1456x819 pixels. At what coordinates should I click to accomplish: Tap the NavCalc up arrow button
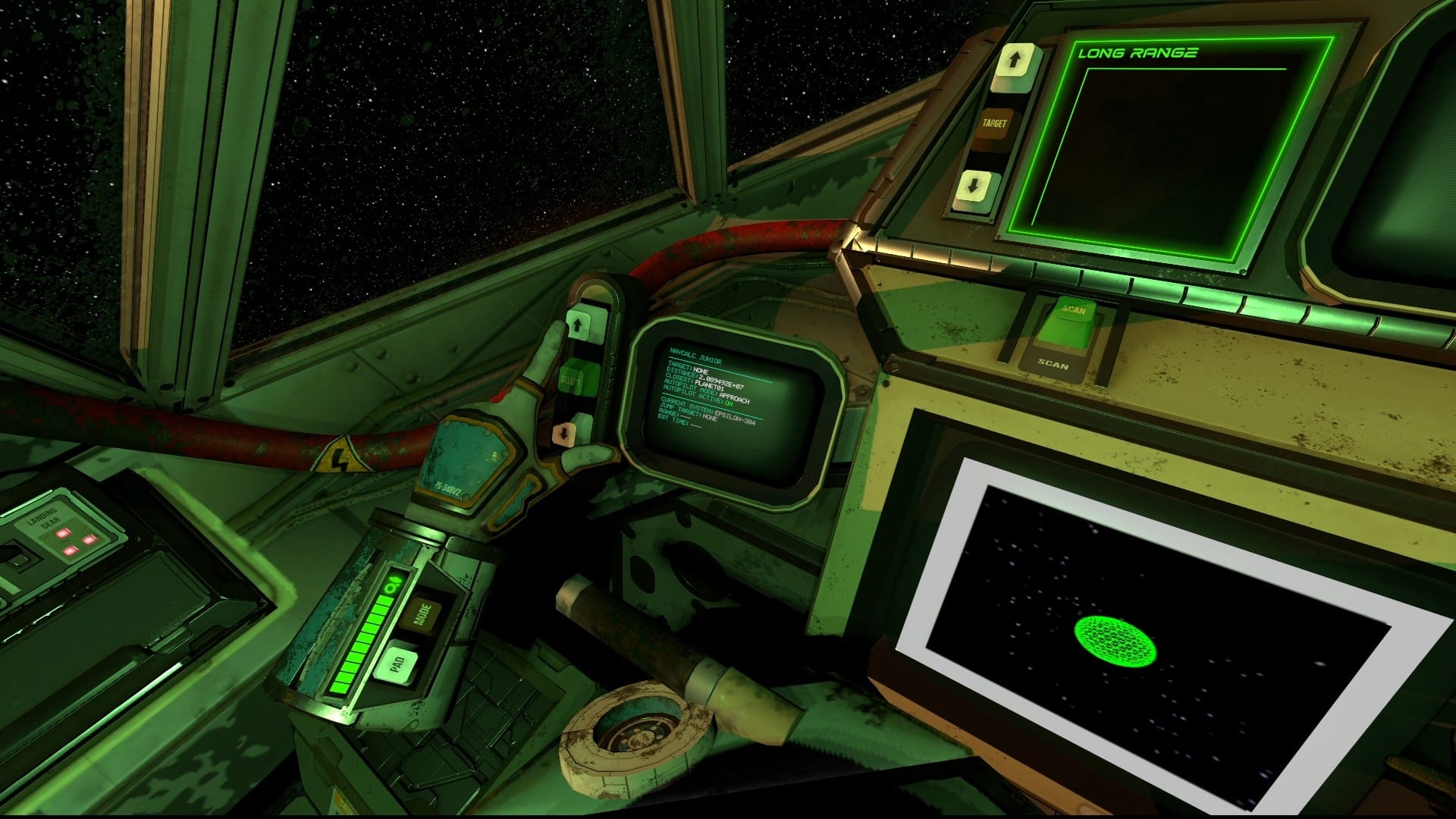(580, 325)
